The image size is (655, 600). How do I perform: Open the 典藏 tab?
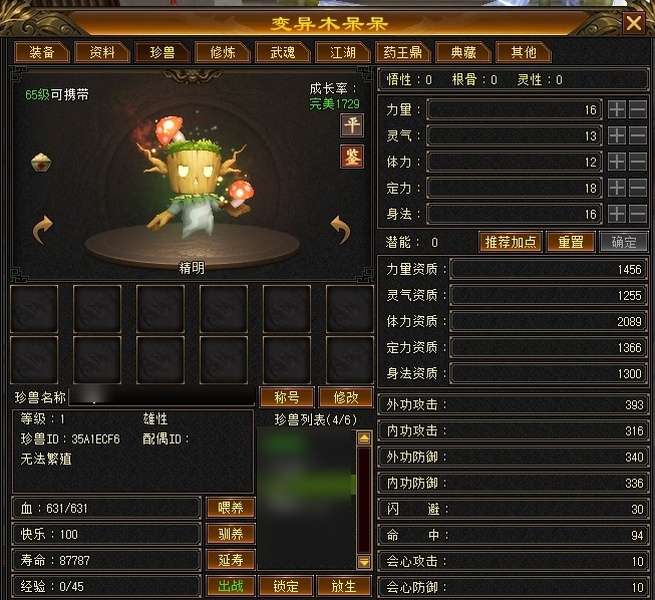point(463,52)
